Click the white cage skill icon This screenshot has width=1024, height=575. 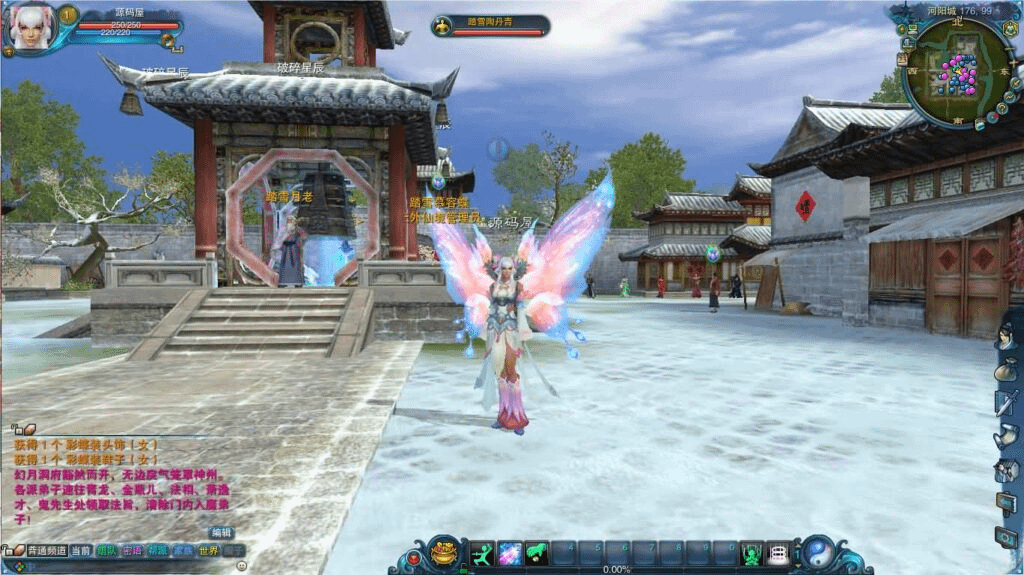(777, 553)
